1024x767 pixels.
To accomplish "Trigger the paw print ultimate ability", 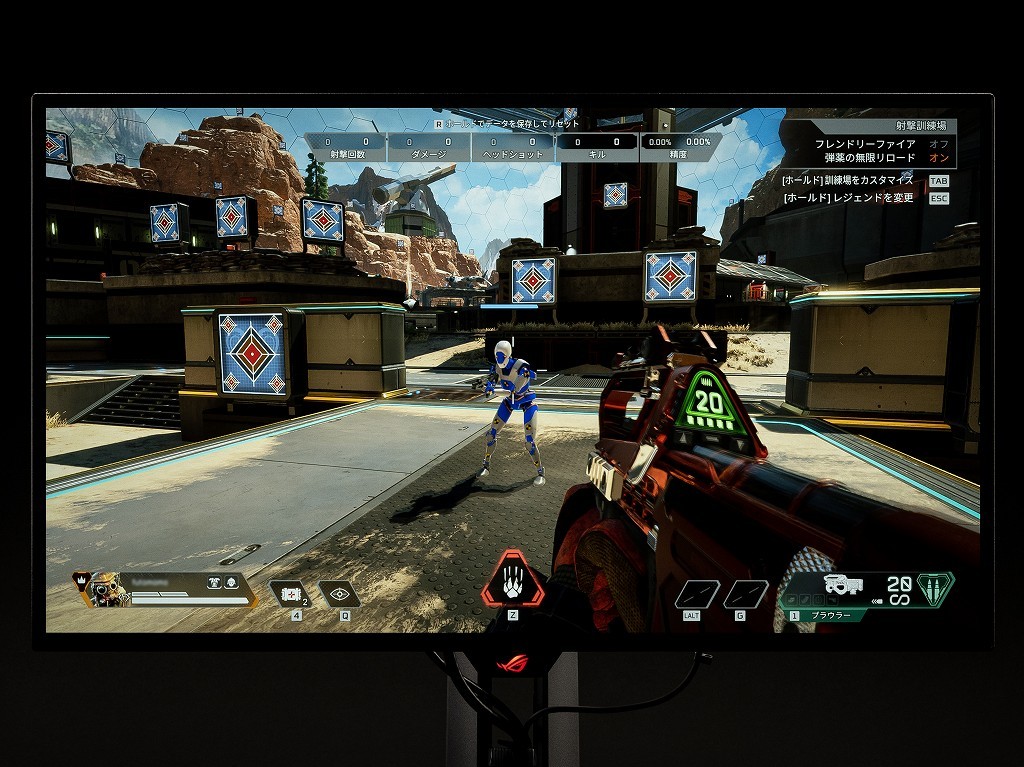I will 513,582.
